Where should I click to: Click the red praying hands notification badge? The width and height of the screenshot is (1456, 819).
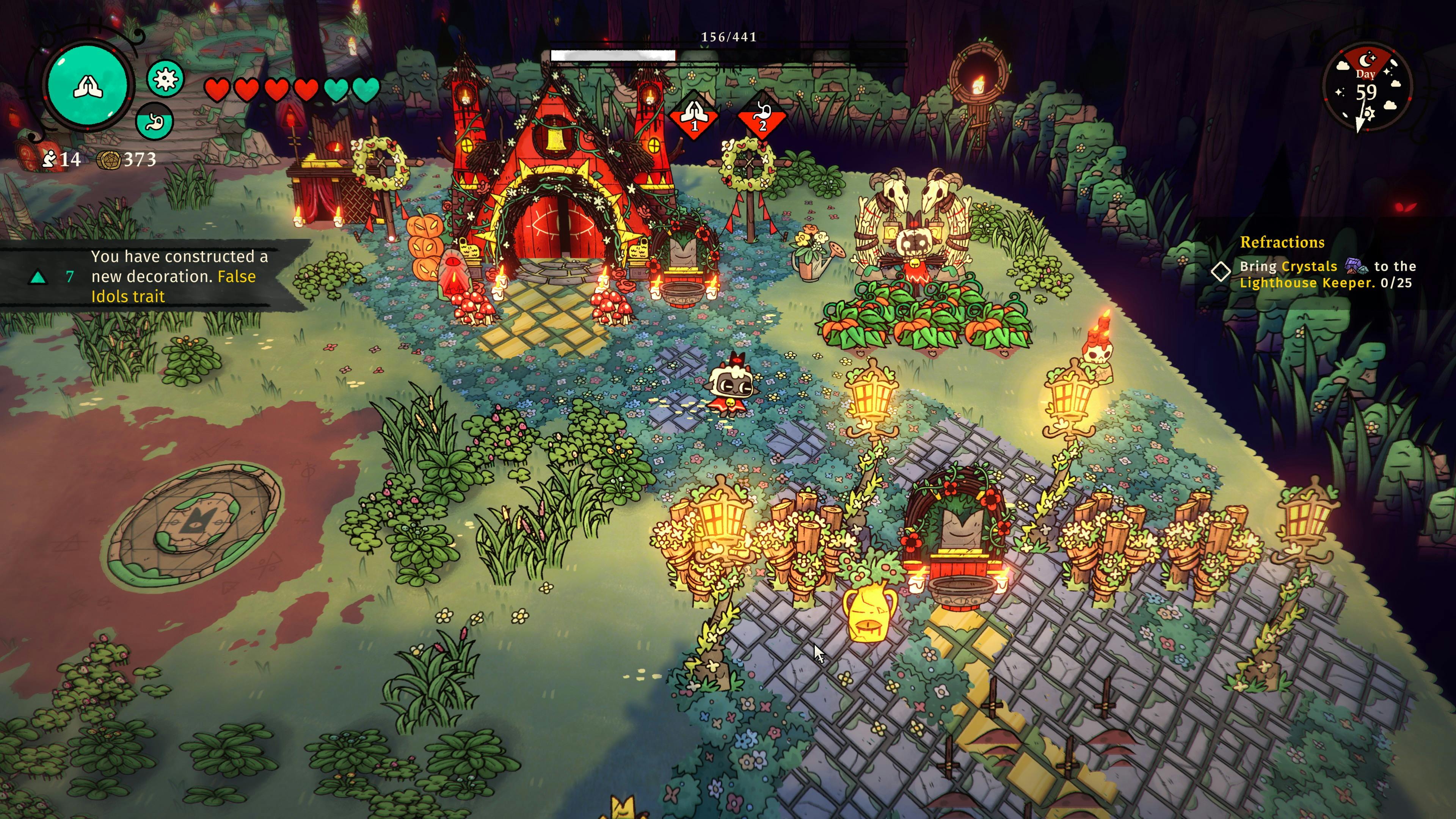coord(693,116)
